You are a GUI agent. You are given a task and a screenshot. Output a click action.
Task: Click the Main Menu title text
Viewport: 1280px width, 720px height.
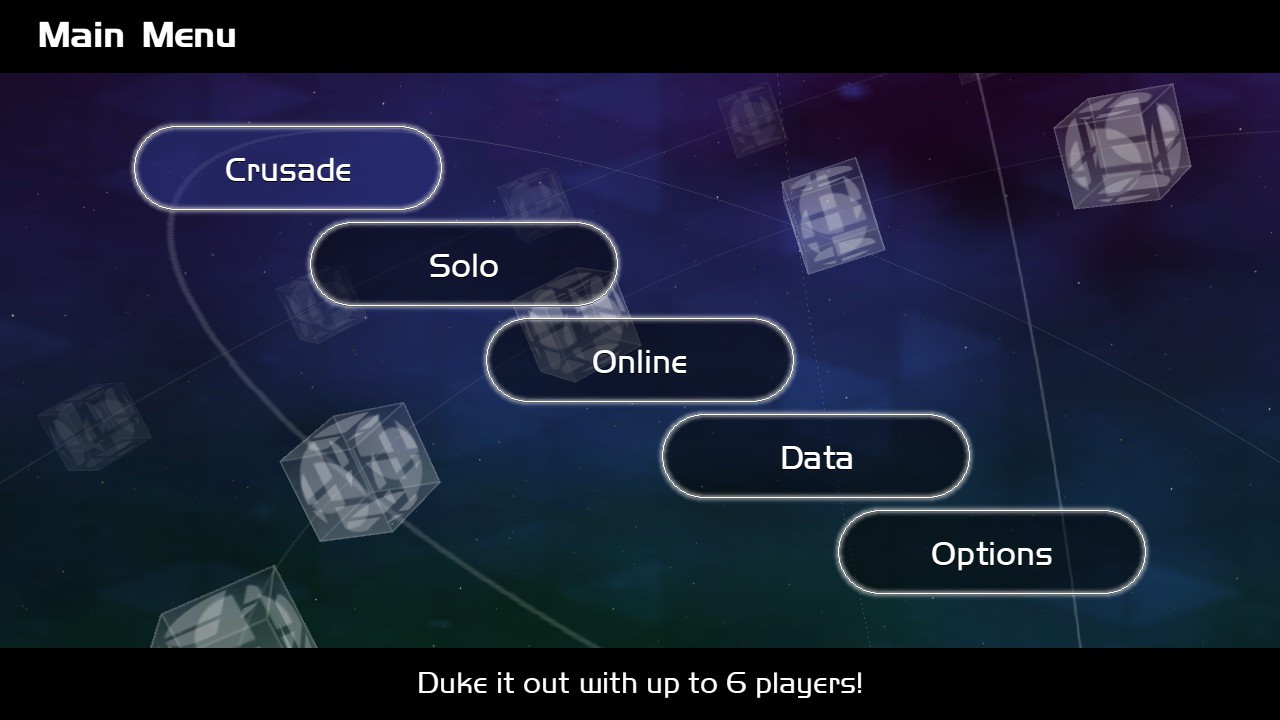point(138,34)
